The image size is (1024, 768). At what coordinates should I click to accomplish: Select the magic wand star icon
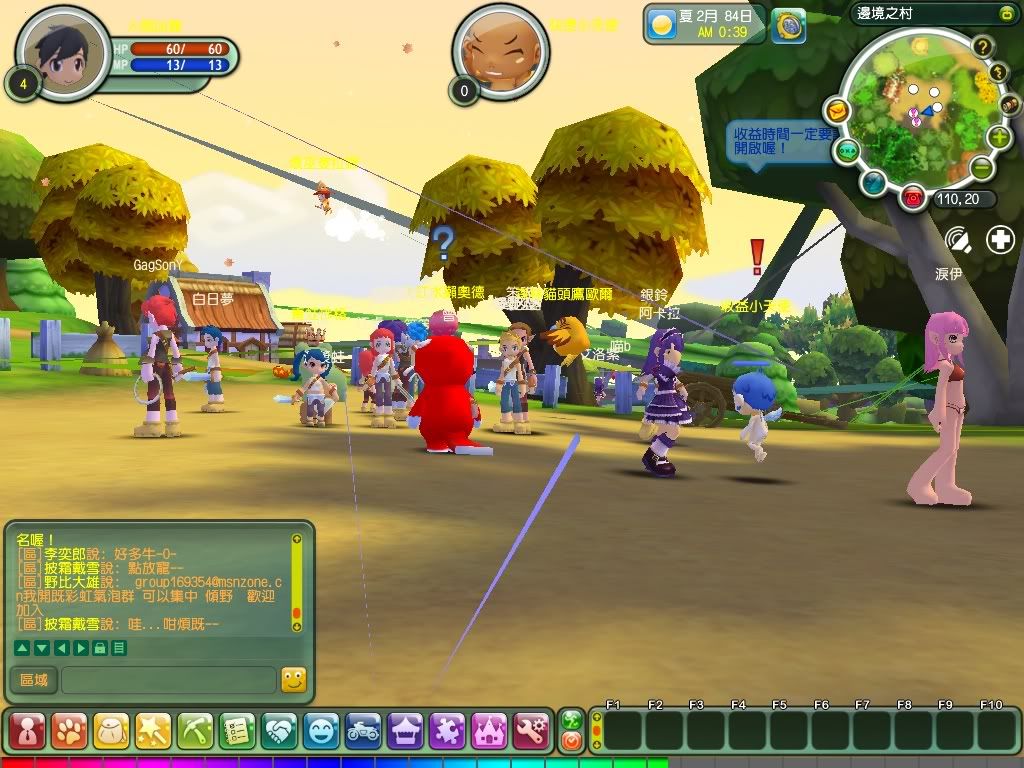pos(153,731)
